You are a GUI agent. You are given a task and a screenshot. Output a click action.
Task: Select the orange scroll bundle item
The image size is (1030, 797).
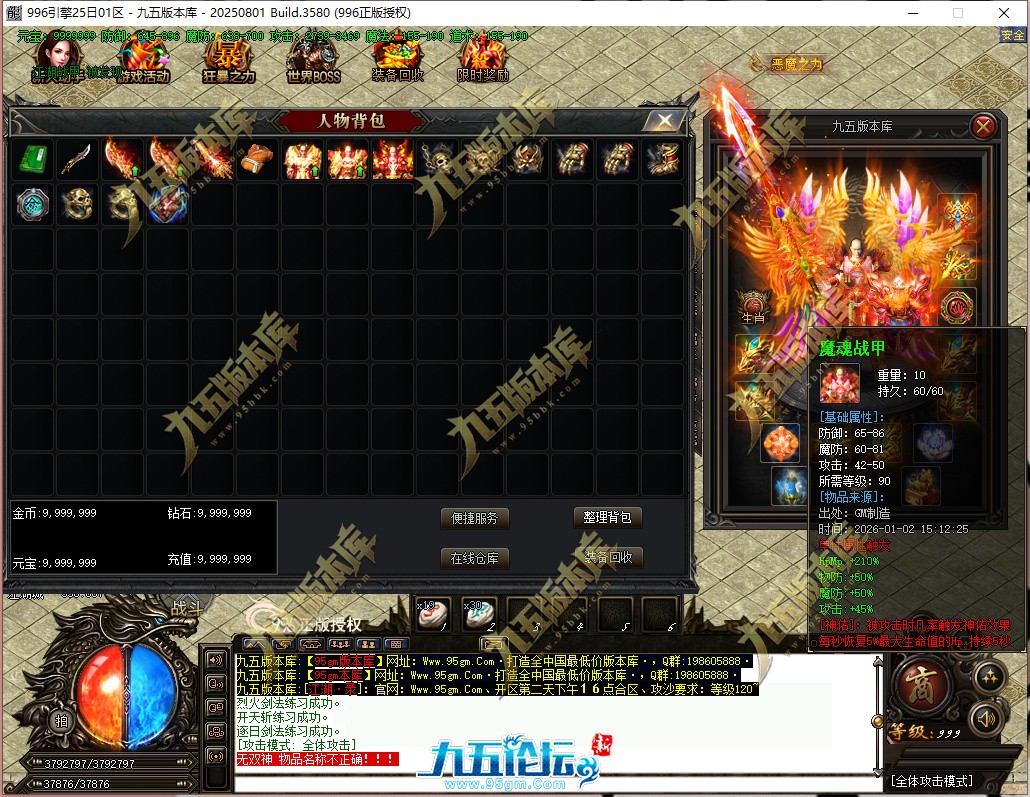[258, 160]
